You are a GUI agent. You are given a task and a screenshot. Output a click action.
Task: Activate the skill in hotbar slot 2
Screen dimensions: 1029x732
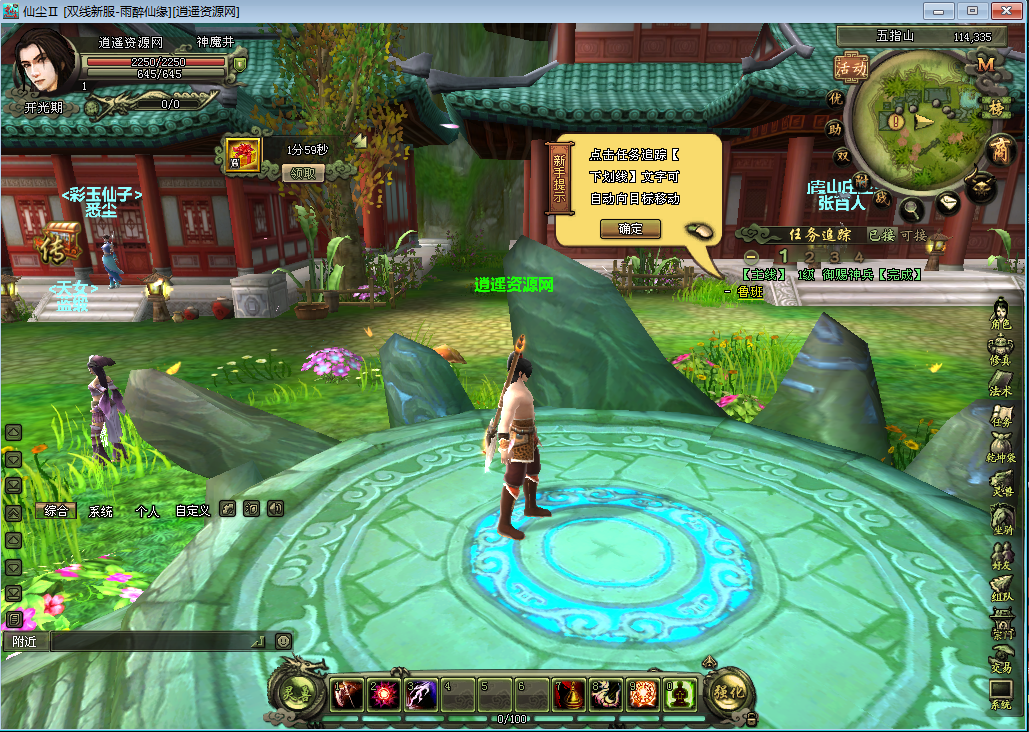click(383, 693)
